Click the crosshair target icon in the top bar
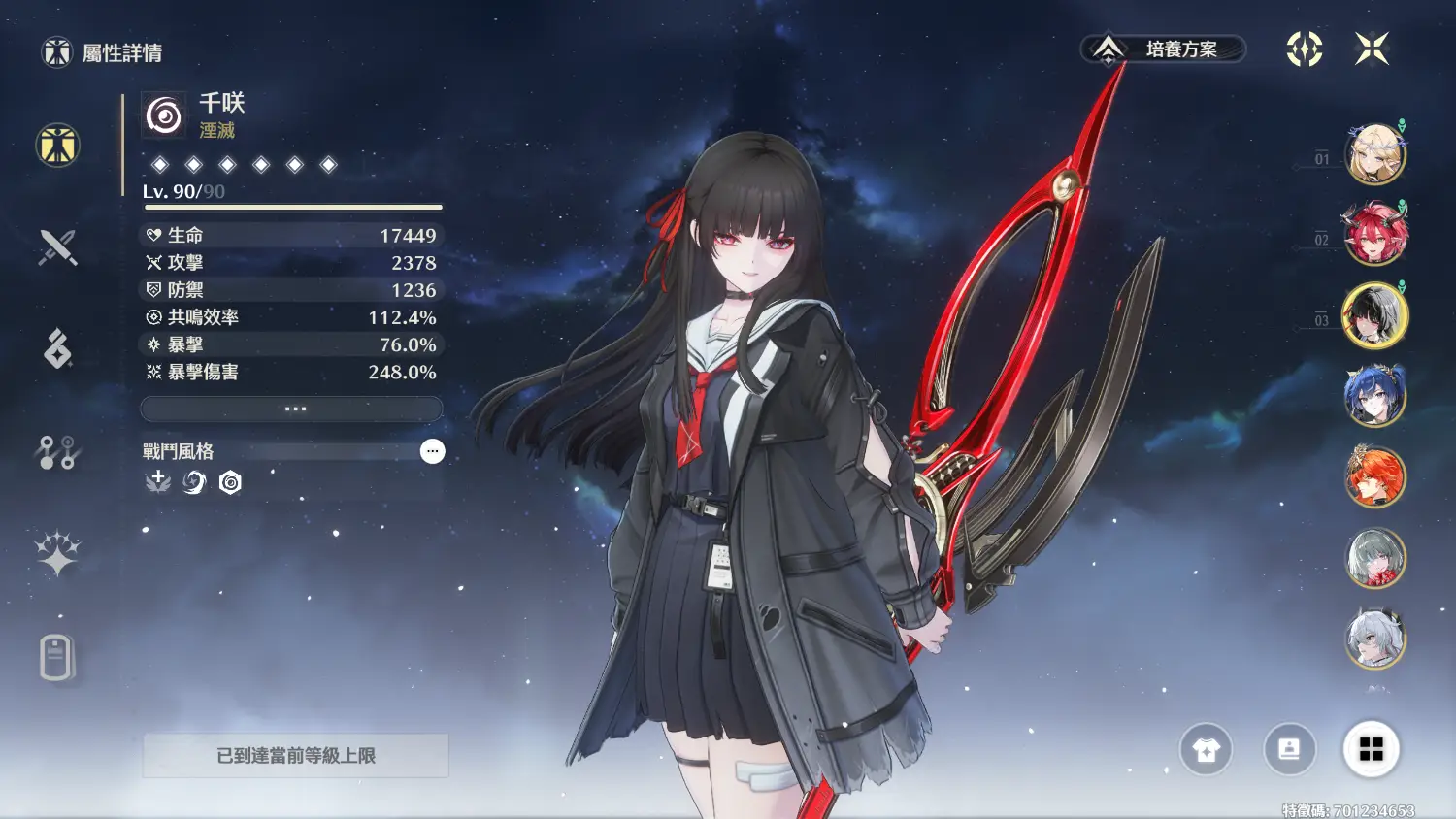This screenshot has width=1456, height=819. 1304,49
